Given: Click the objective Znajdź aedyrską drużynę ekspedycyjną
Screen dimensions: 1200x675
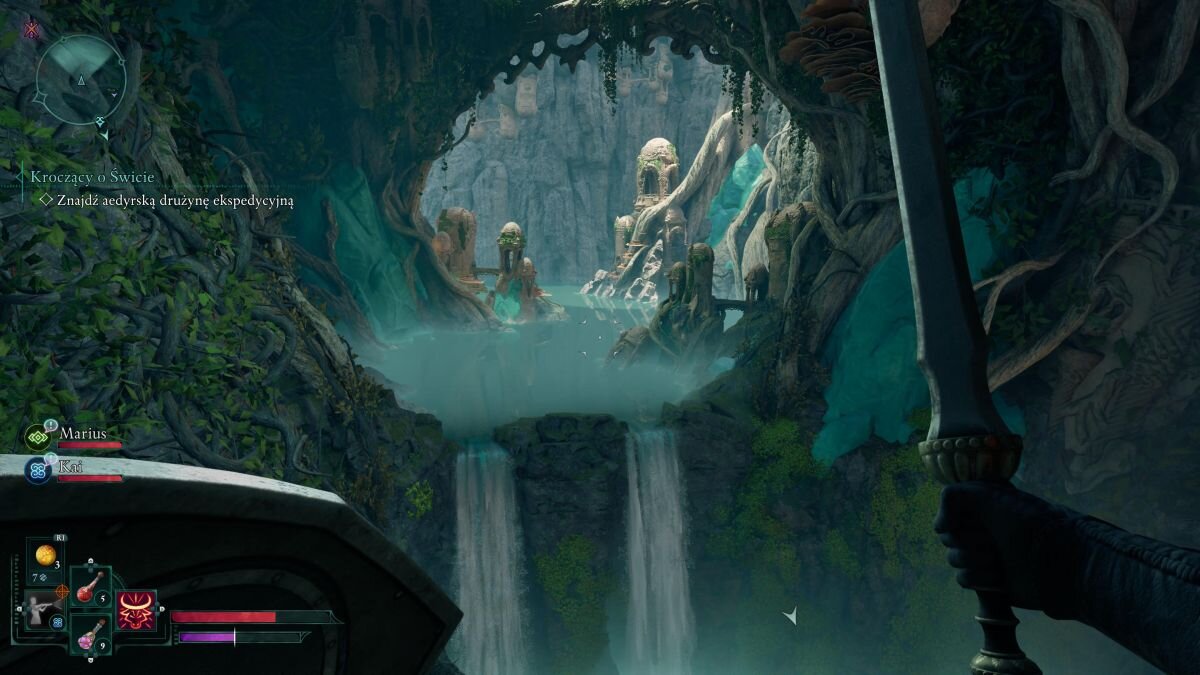Looking at the screenshot, I should [175, 200].
